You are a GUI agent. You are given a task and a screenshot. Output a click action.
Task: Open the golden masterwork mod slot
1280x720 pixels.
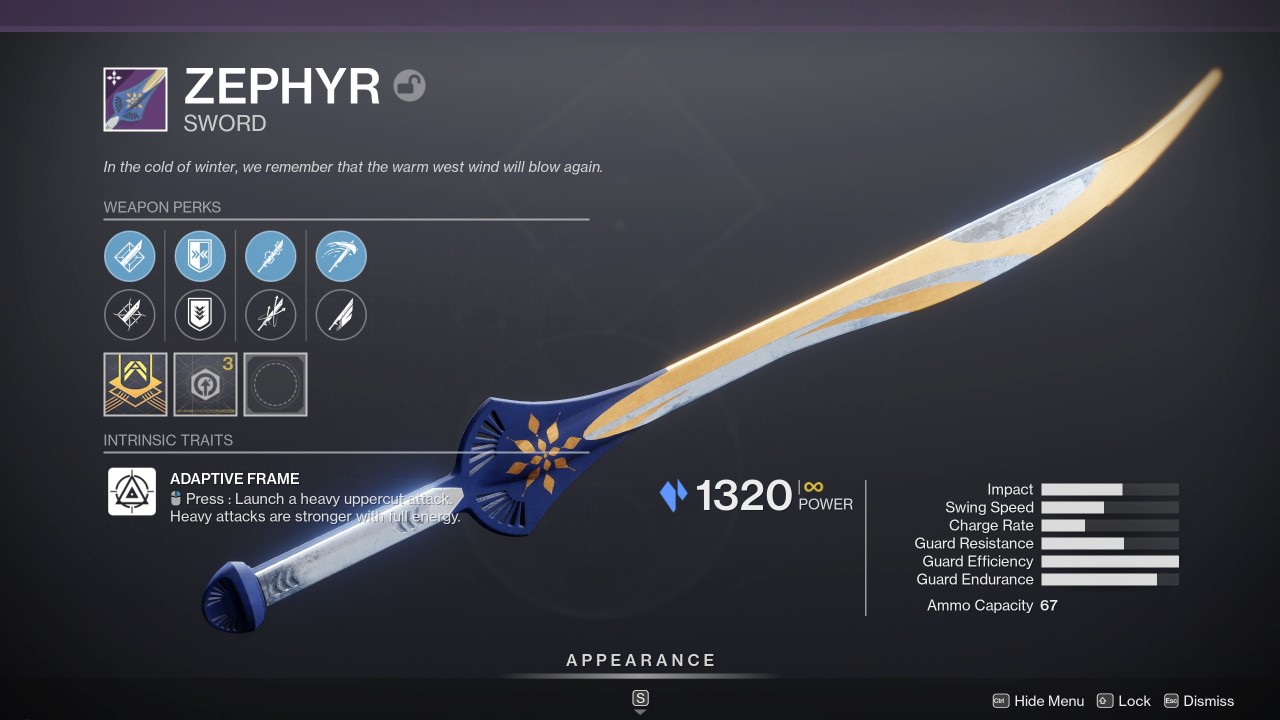pos(135,384)
